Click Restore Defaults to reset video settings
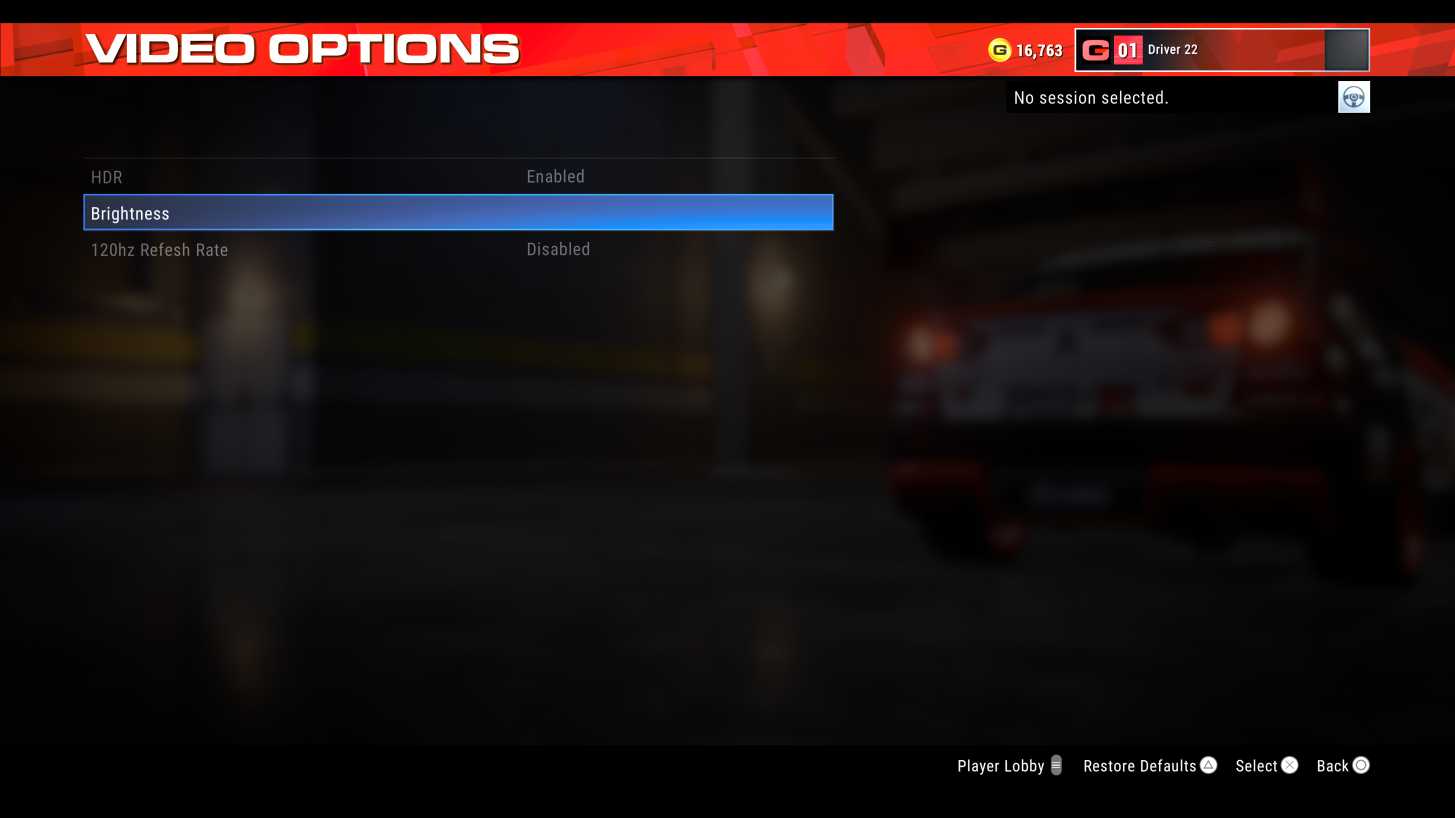This screenshot has height=818, width=1455. click(x=1140, y=765)
